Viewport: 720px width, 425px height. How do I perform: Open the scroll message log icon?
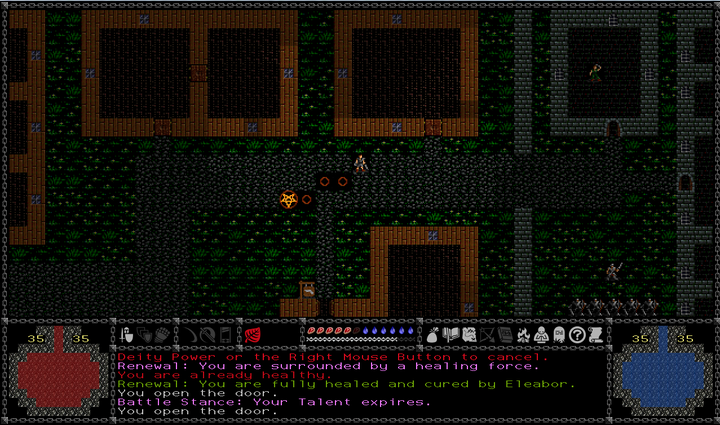pos(596,334)
